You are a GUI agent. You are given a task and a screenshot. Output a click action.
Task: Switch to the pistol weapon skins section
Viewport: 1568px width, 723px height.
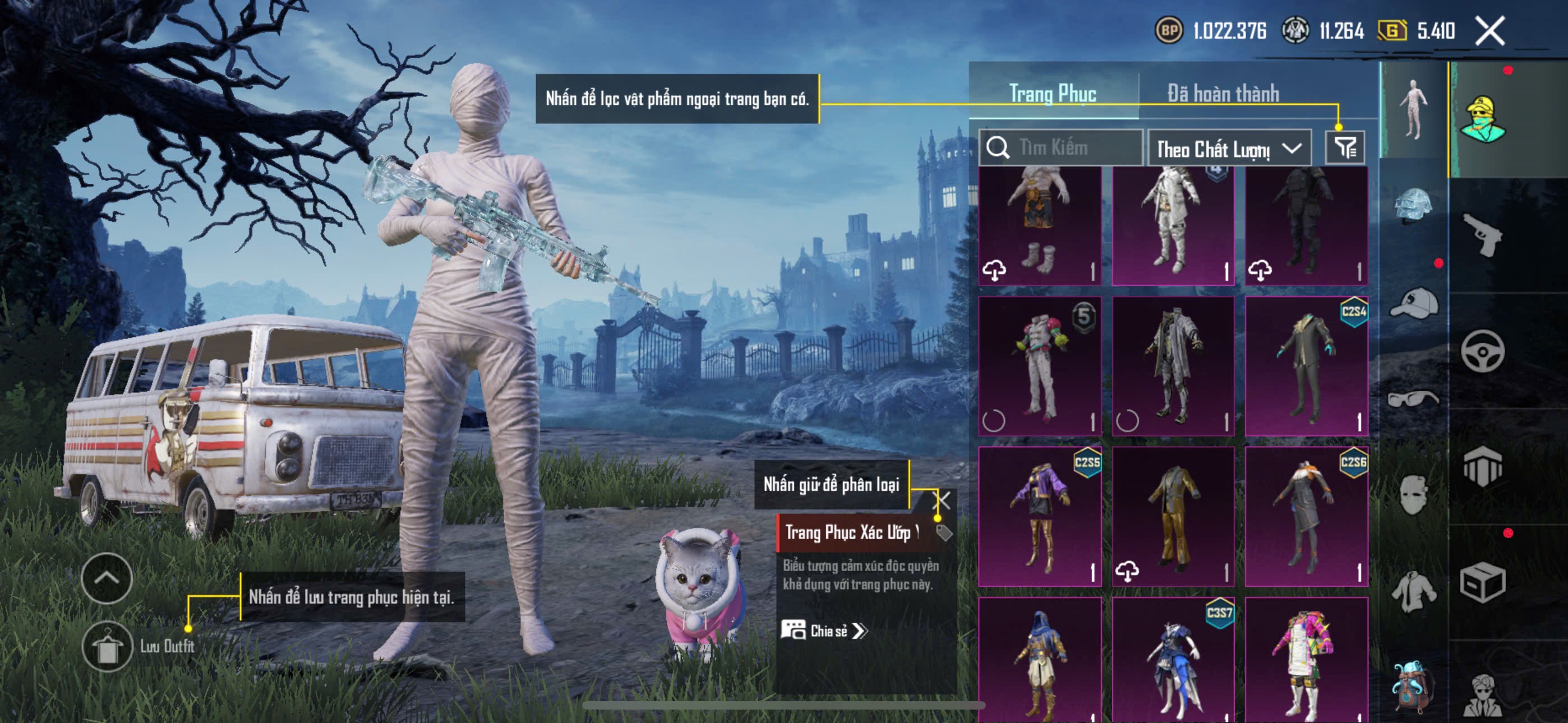tap(1482, 234)
